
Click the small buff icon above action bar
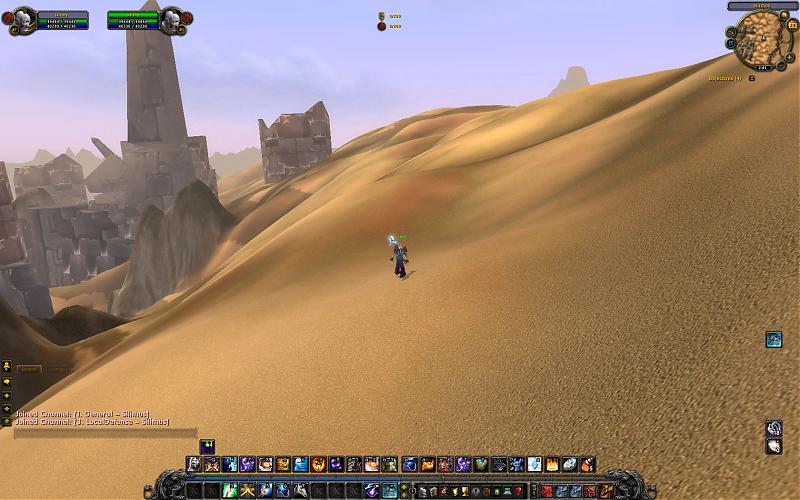207,445
